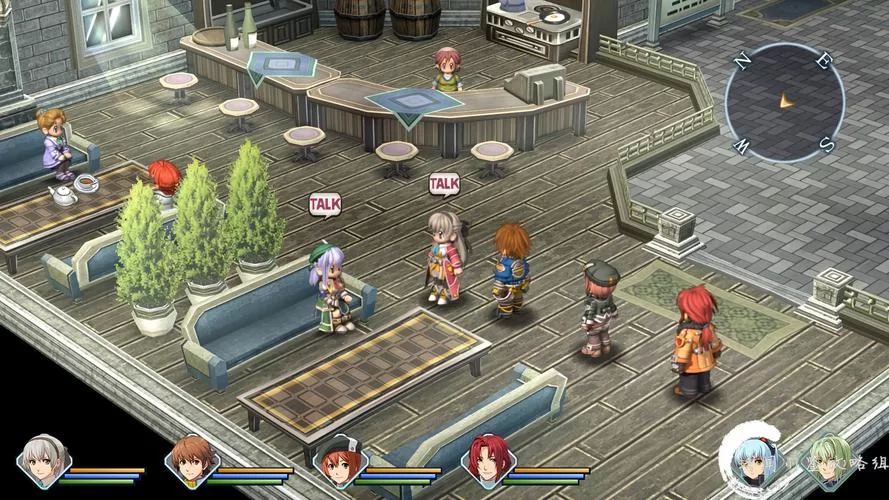
Task: Select the silver-haired party member portrait
Action: pos(43,459)
